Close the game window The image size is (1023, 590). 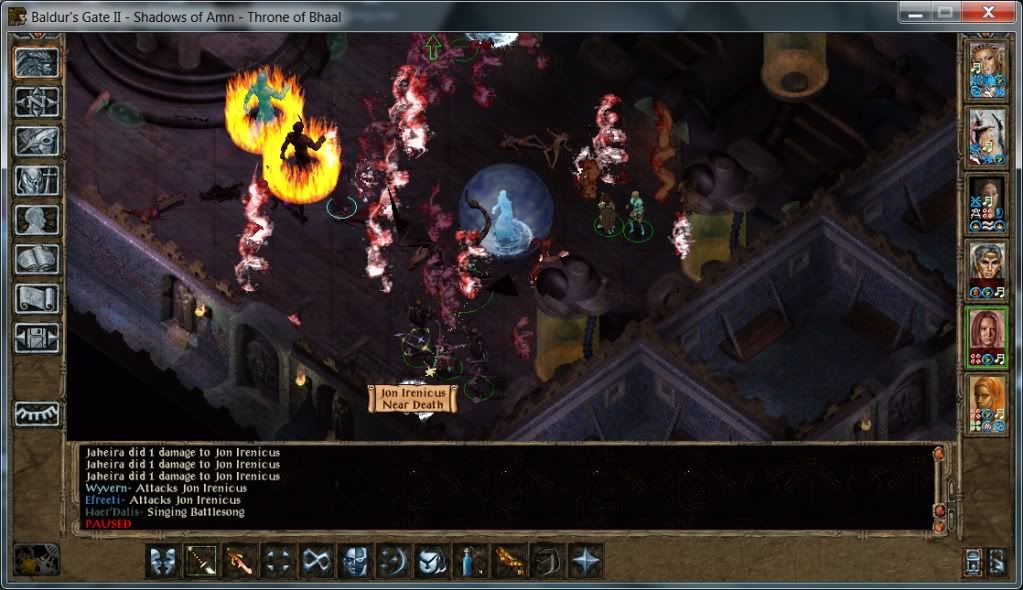994,12
